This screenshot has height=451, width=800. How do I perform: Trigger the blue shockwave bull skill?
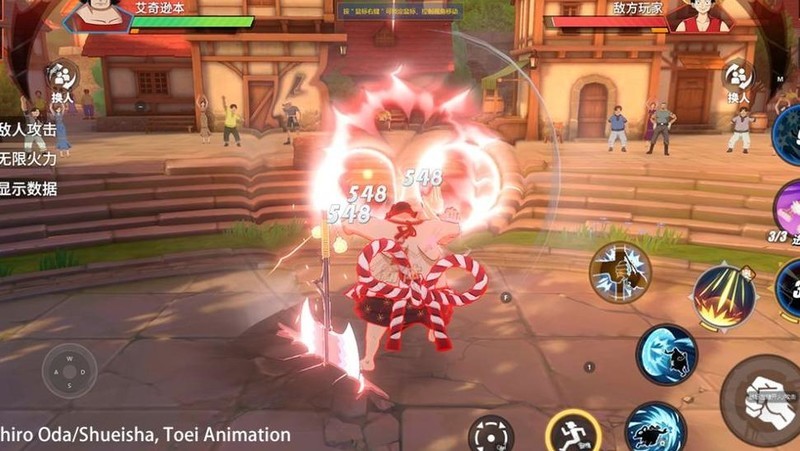[x=667, y=353]
